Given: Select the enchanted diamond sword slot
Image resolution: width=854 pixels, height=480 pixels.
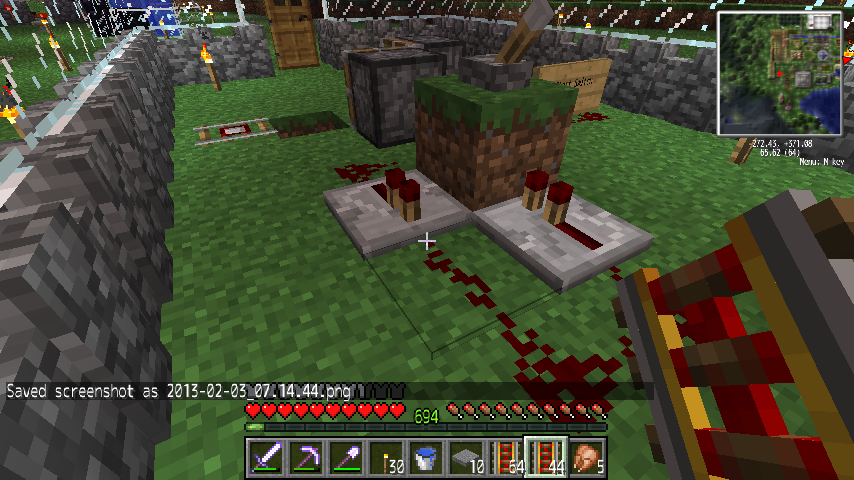Looking at the screenshot, I should [x=266, y=457].
